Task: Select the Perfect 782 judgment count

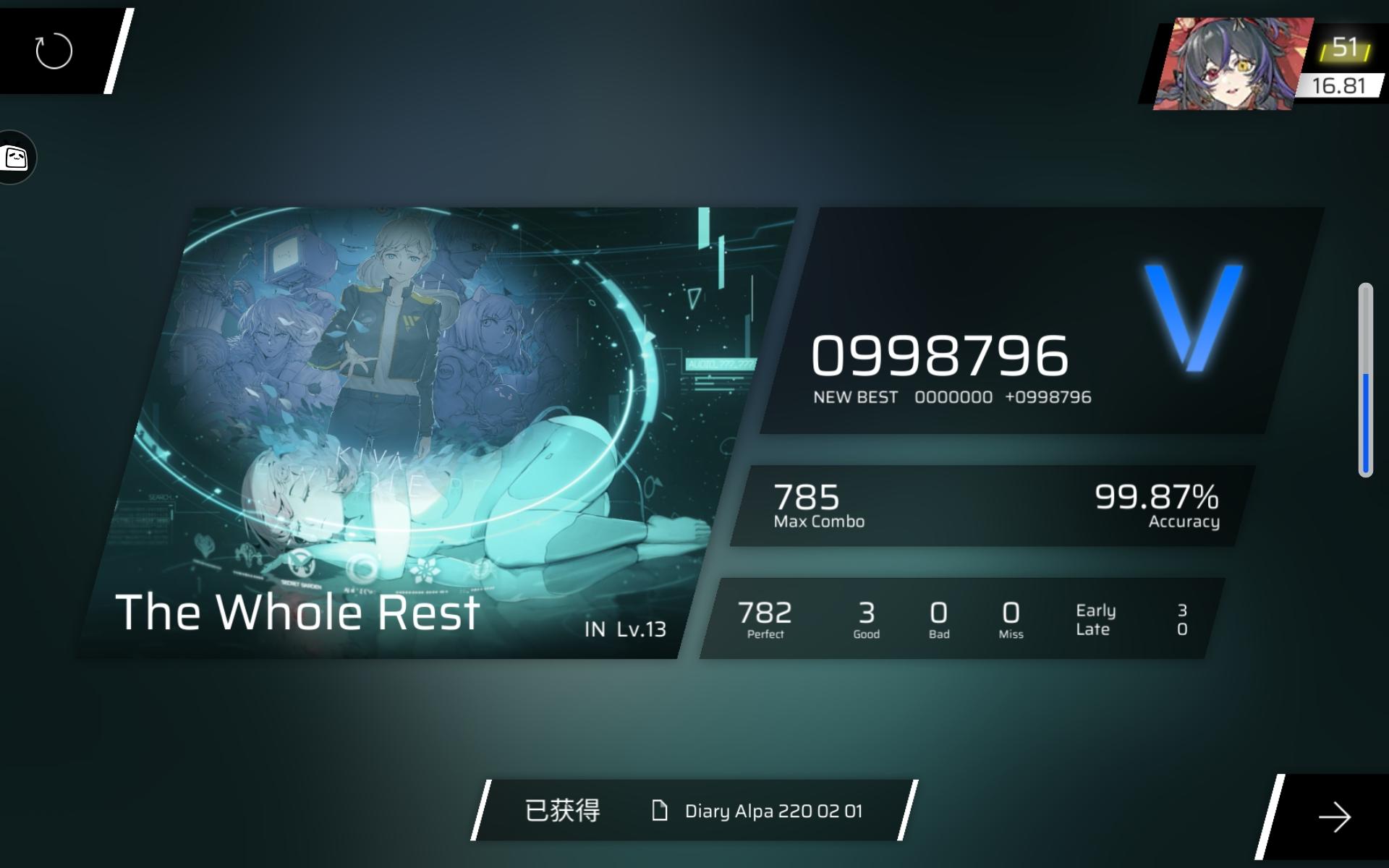Action: [765, 618]
